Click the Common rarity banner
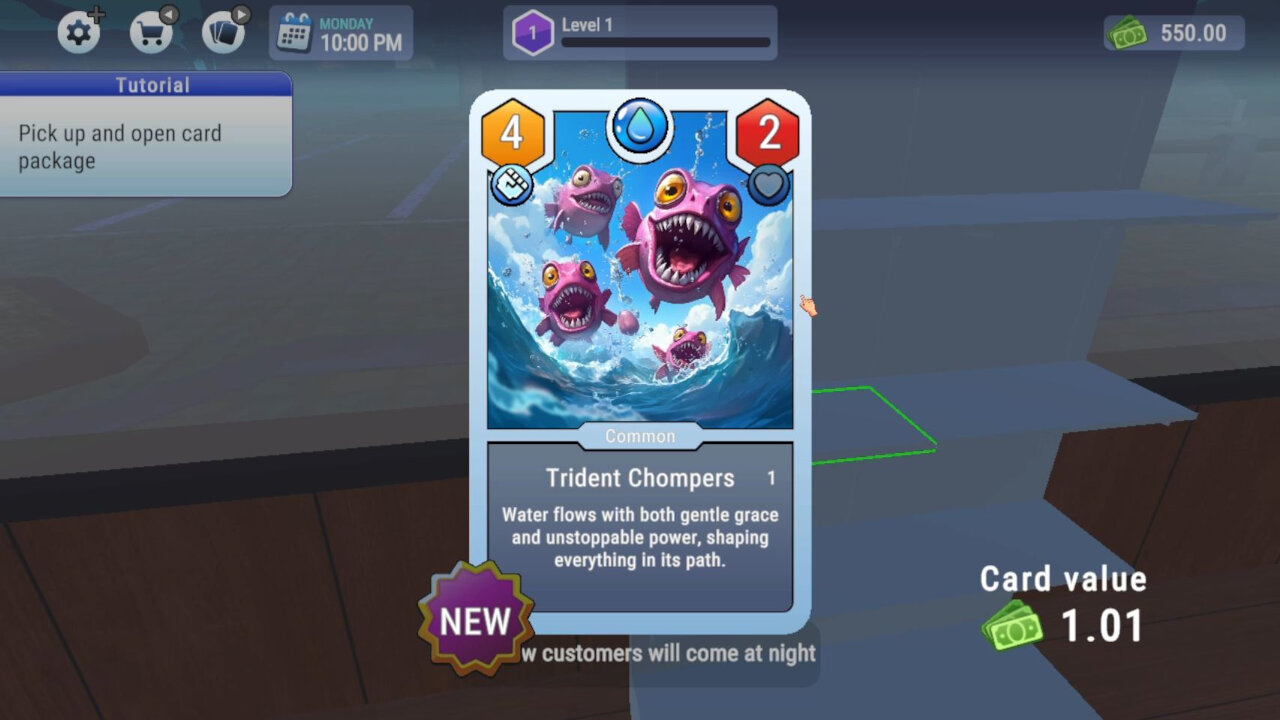1280x720 pixels. coord(639,436)
